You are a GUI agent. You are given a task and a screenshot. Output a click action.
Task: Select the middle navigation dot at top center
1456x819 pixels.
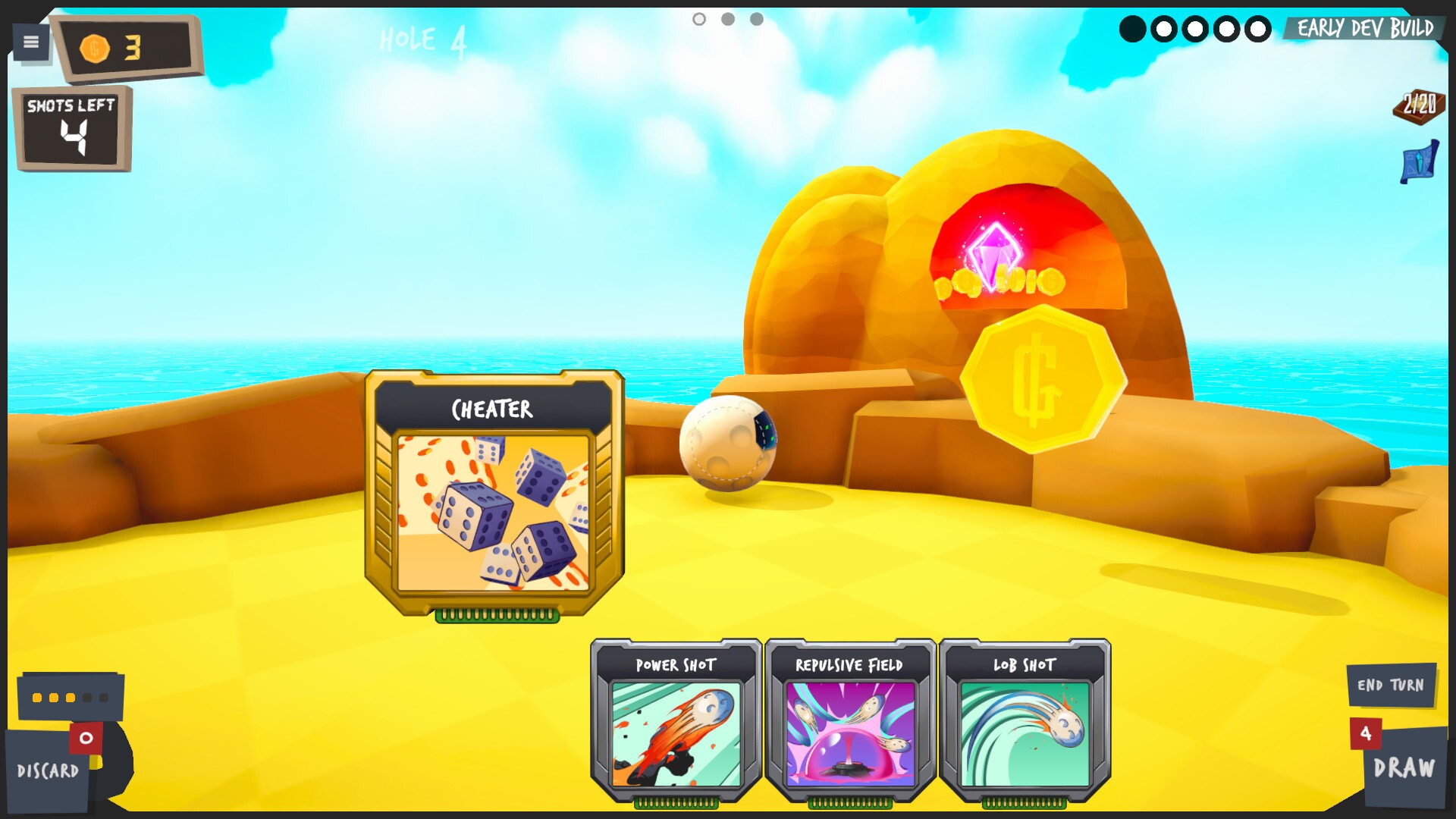[x=729, y=19]
